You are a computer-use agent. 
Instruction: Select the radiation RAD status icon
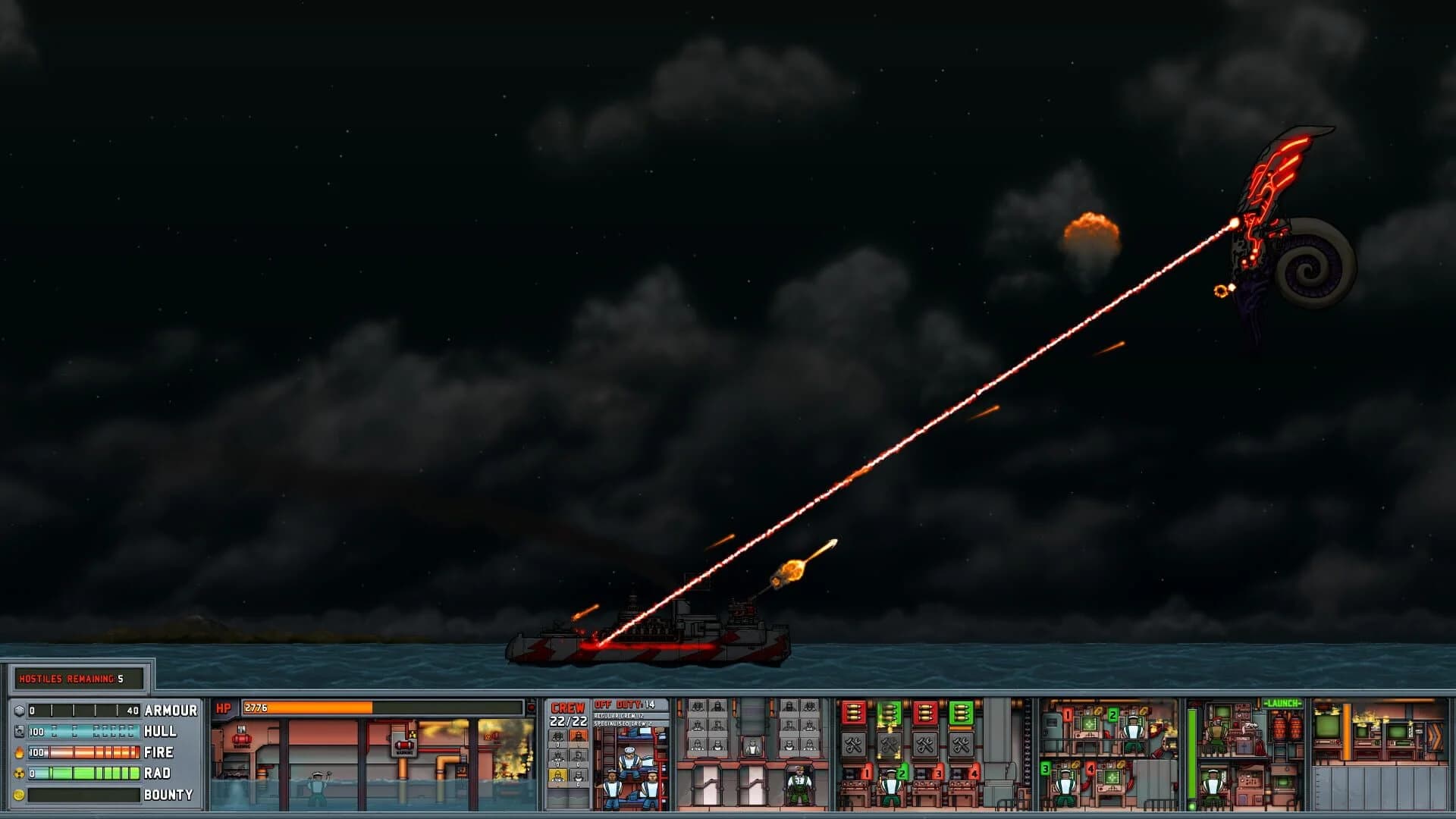pyautogui.click(x=20, y=773)
